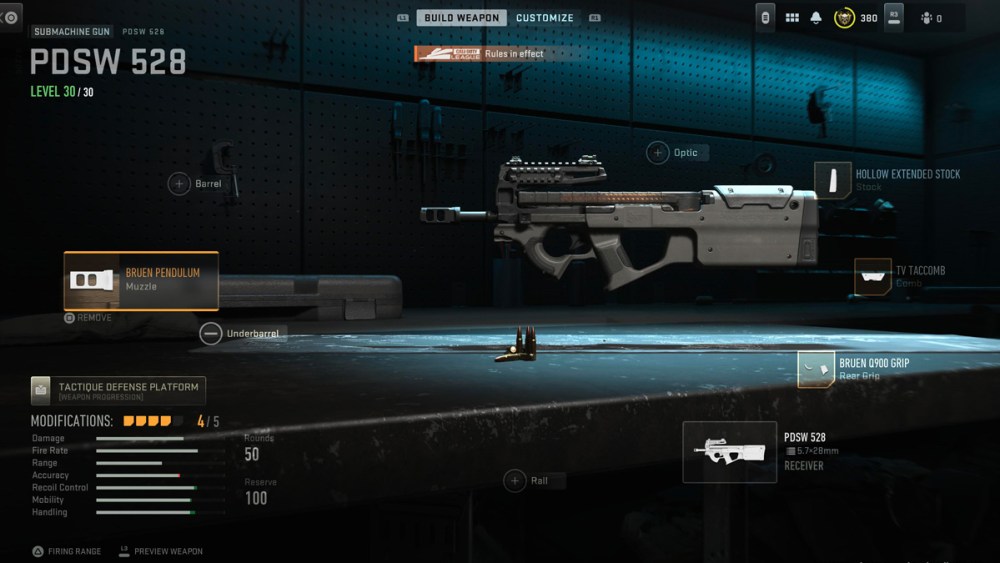The height and width of the screenshot is (563, 1000).
Task: Choose the Underbarrel attachment slot
Action: (x=211, y=334)
